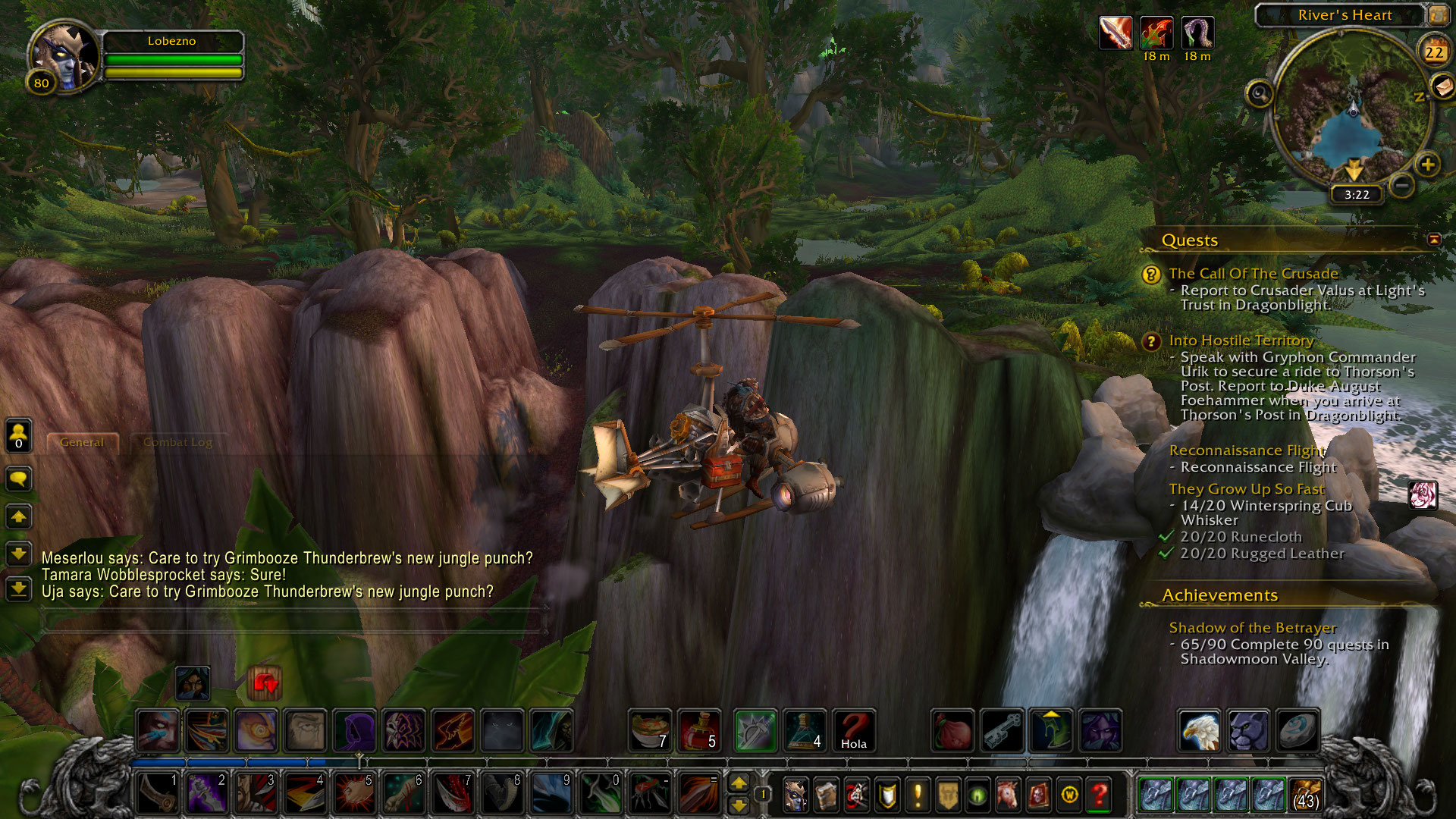Image resolution: width=1456 pixels, height=819 pixels.
Task: Use the red potion with 5 charges
Action: click(x=699, y=730)
